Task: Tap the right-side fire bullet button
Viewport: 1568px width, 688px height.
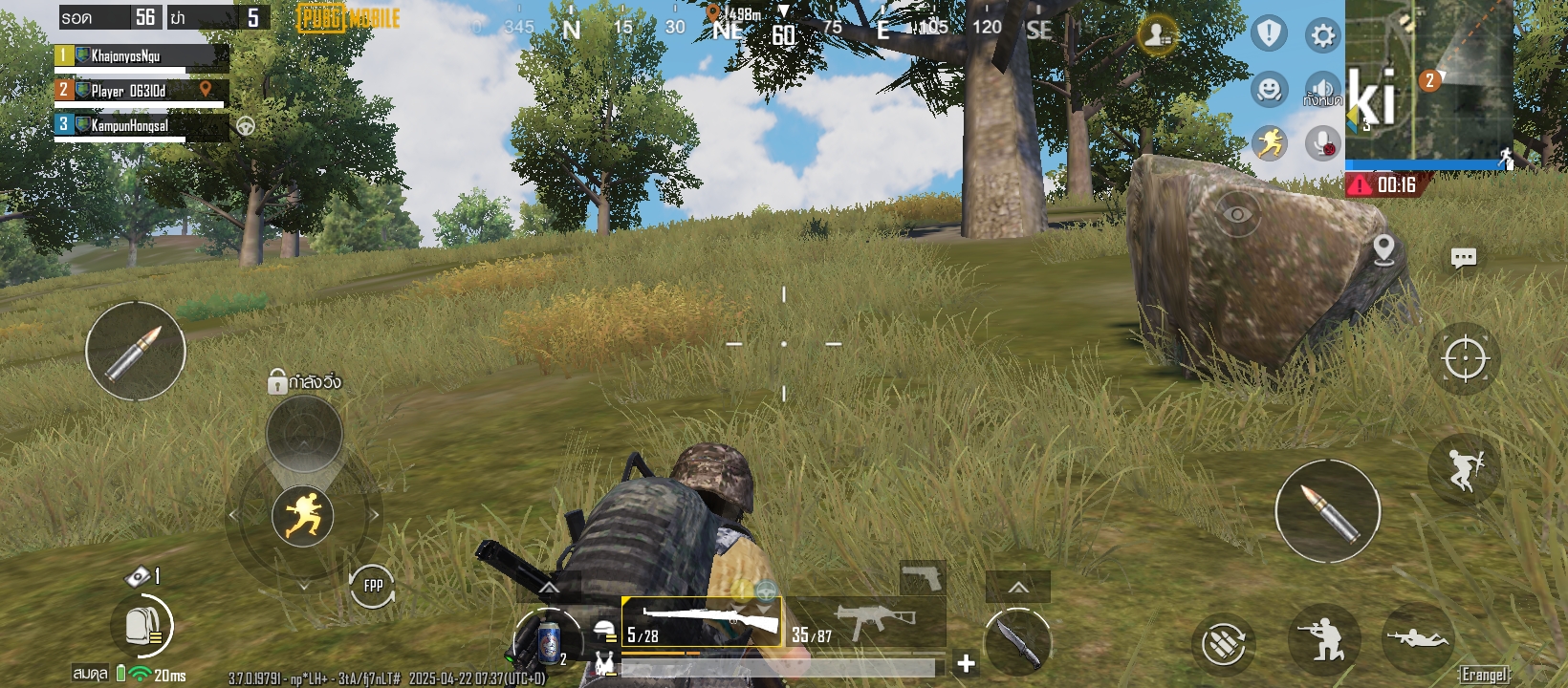Action: (x=1327, y=511)
